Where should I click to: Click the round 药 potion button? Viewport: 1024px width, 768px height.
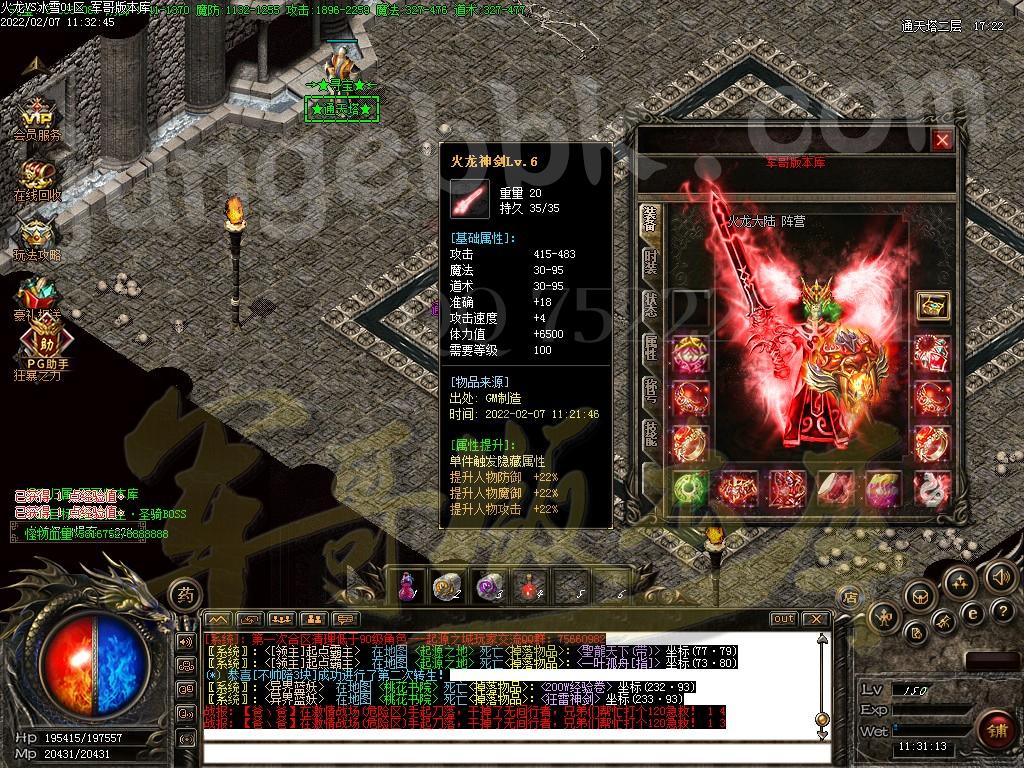point(185,595)
